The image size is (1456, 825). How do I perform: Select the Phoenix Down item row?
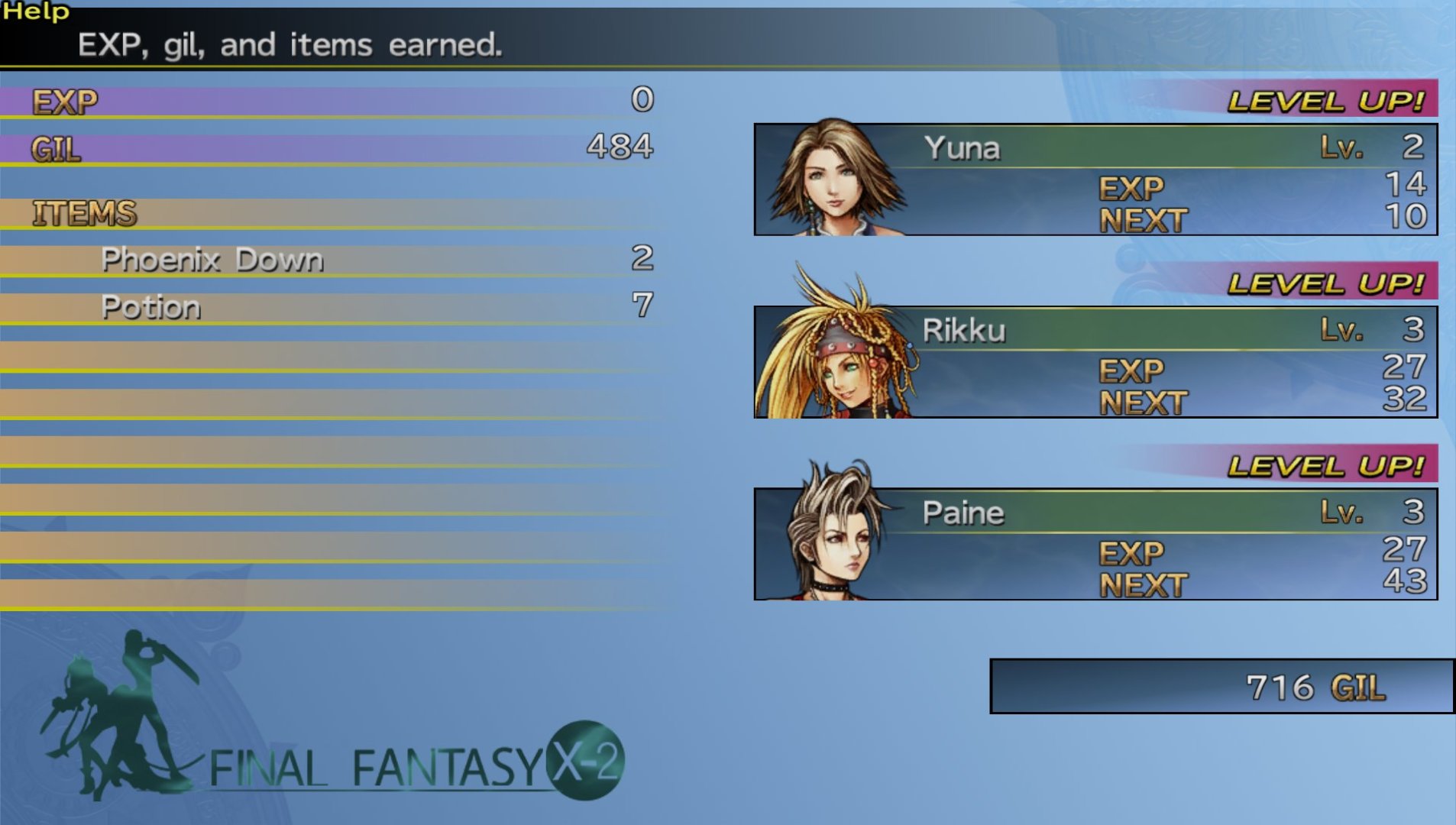(328, 260)
